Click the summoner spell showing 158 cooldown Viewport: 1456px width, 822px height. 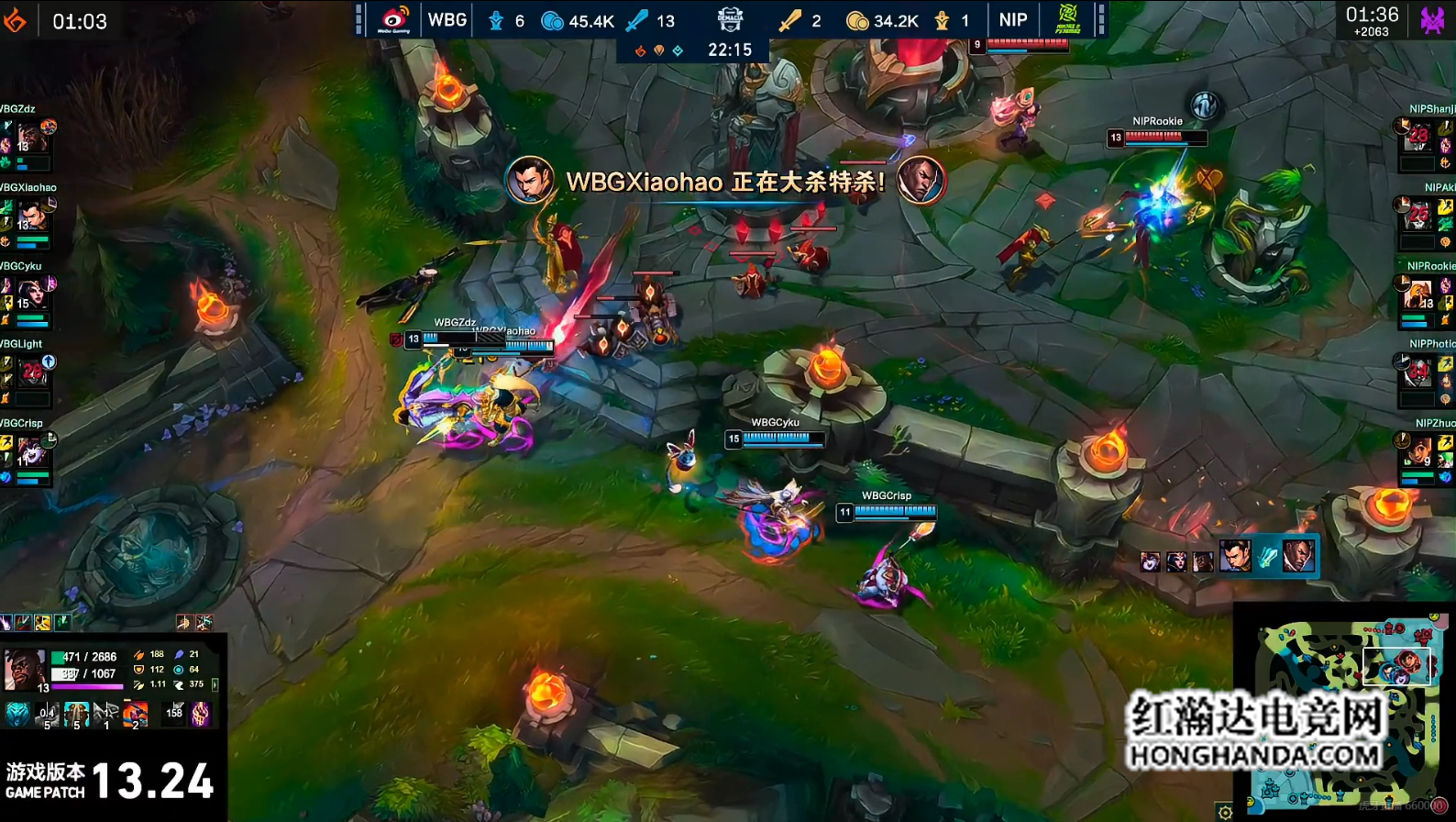(174, 713)
